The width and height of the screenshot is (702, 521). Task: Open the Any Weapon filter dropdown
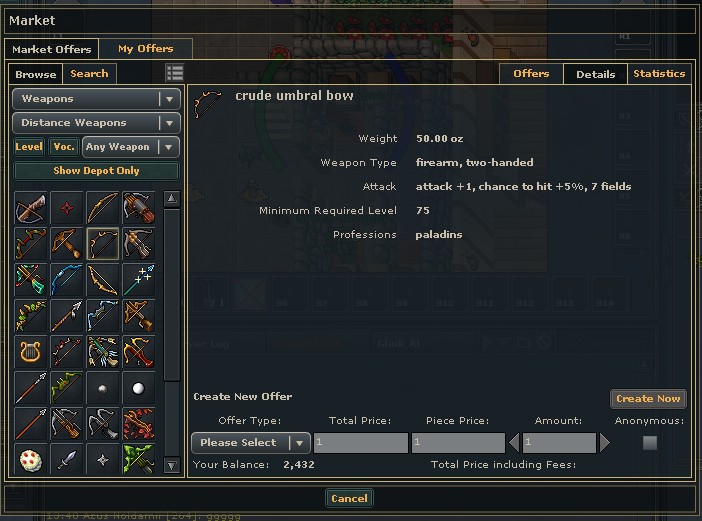click(130, 147)
